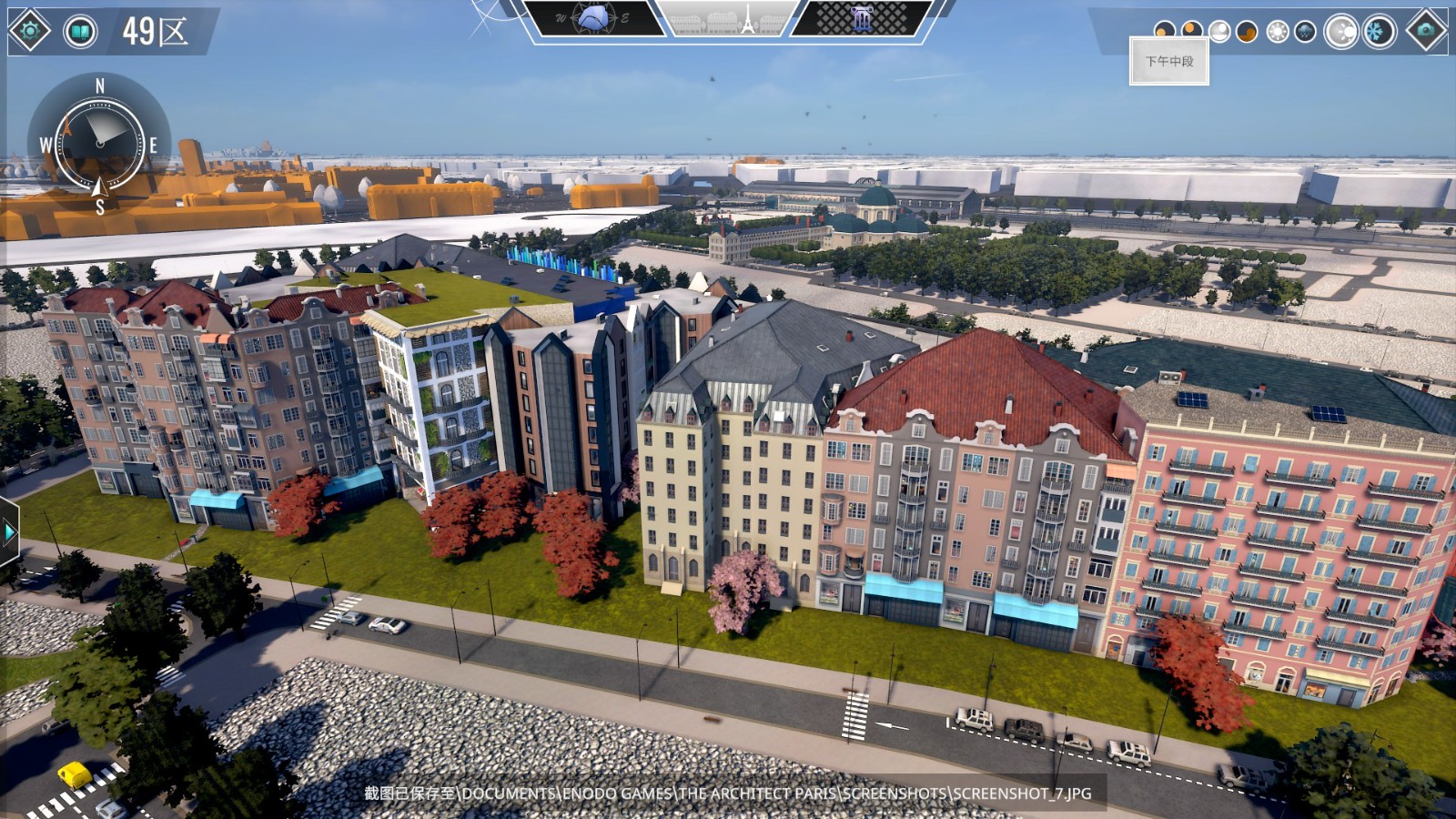Click the round N-E-S-W compass dial
1456x819 pixels.
point(99,144)
